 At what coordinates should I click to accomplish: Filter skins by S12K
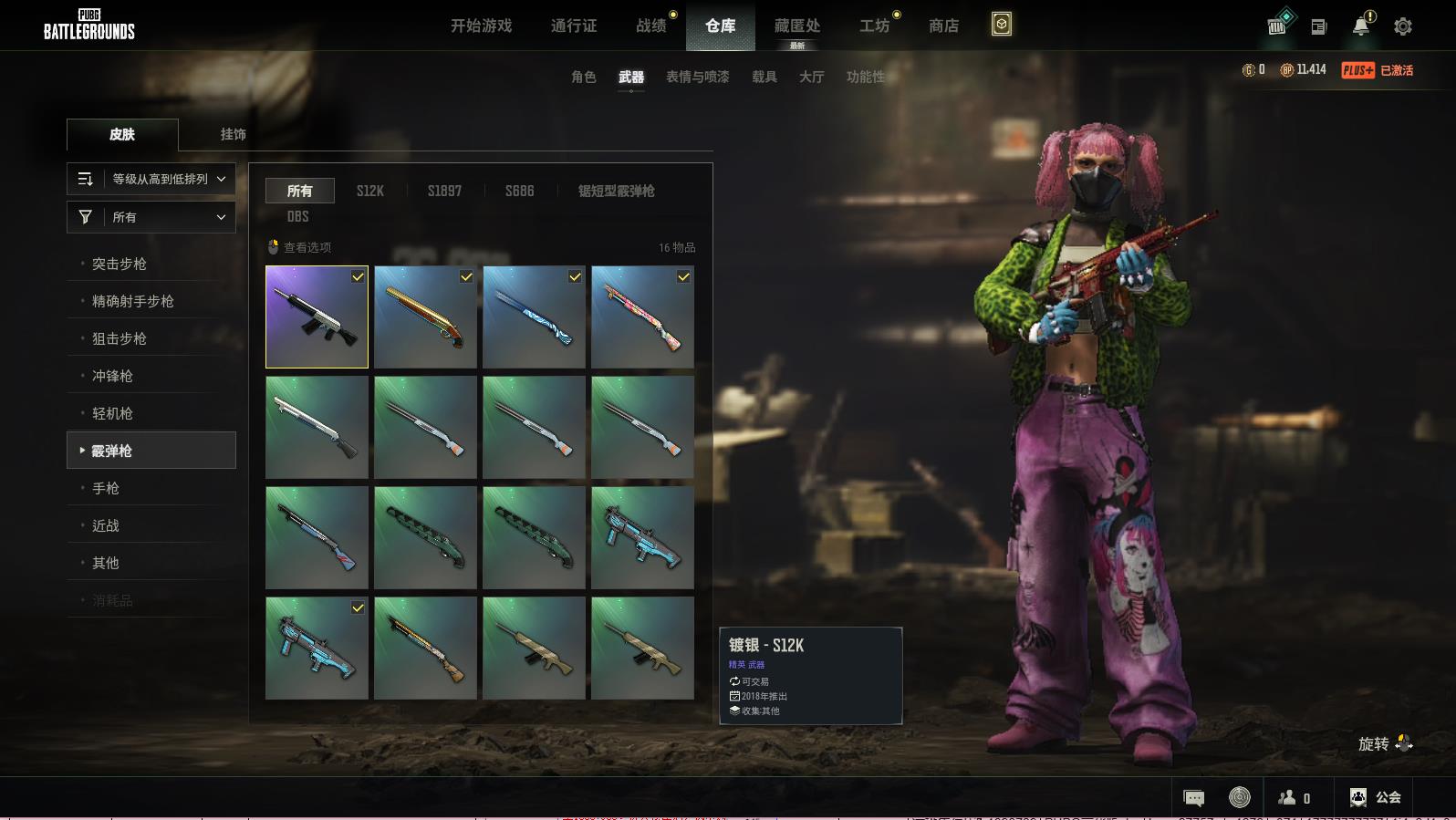(369, 191)
